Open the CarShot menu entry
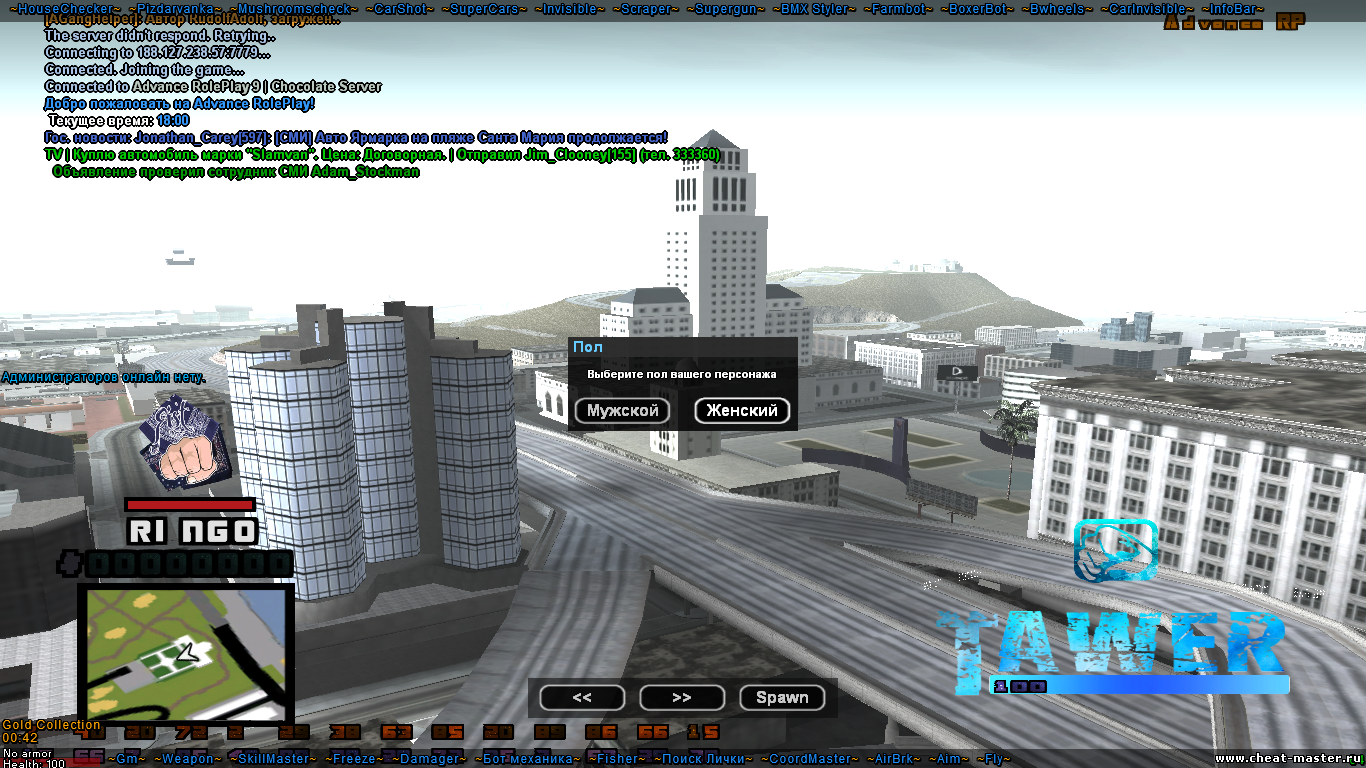 click(x=400, y=9)
